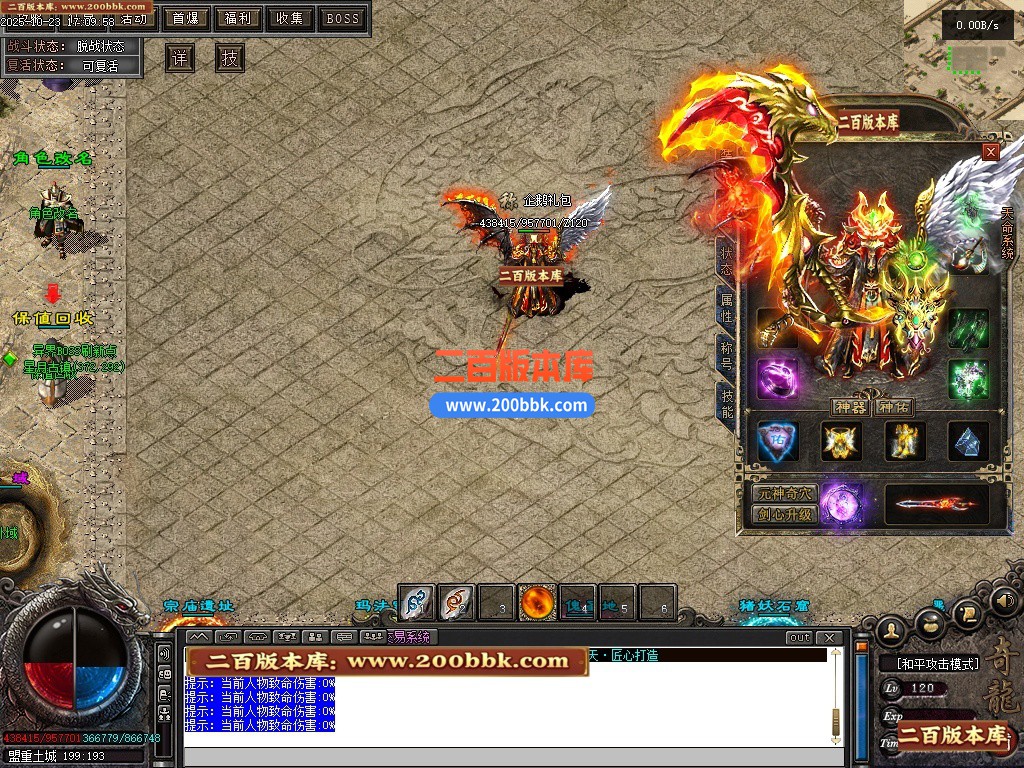Select the flaming sword equipment slot
Screen dimensions: 1024x768
[x=936, y=504]
